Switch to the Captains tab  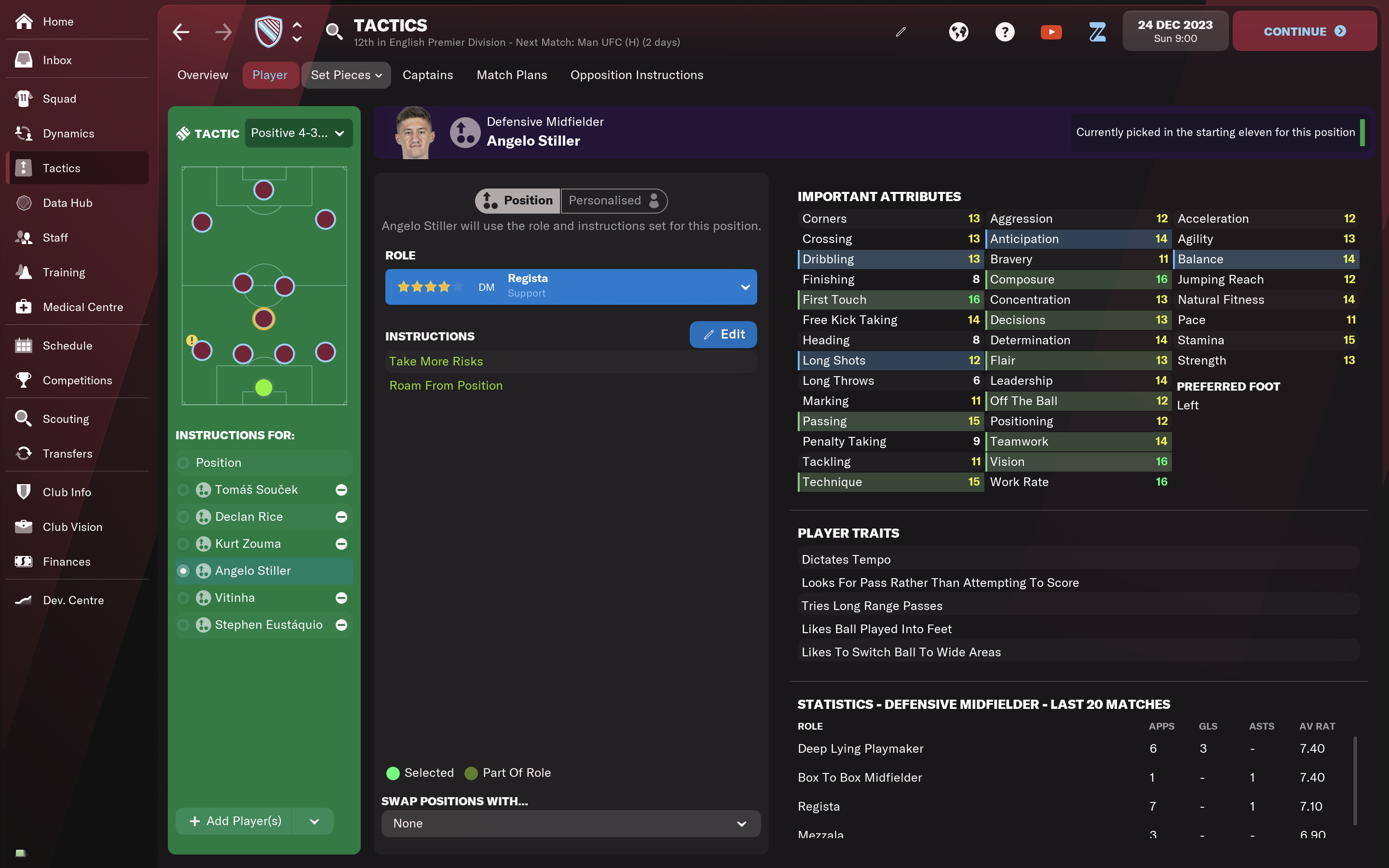pyautogui.click(x=428, y=75)
